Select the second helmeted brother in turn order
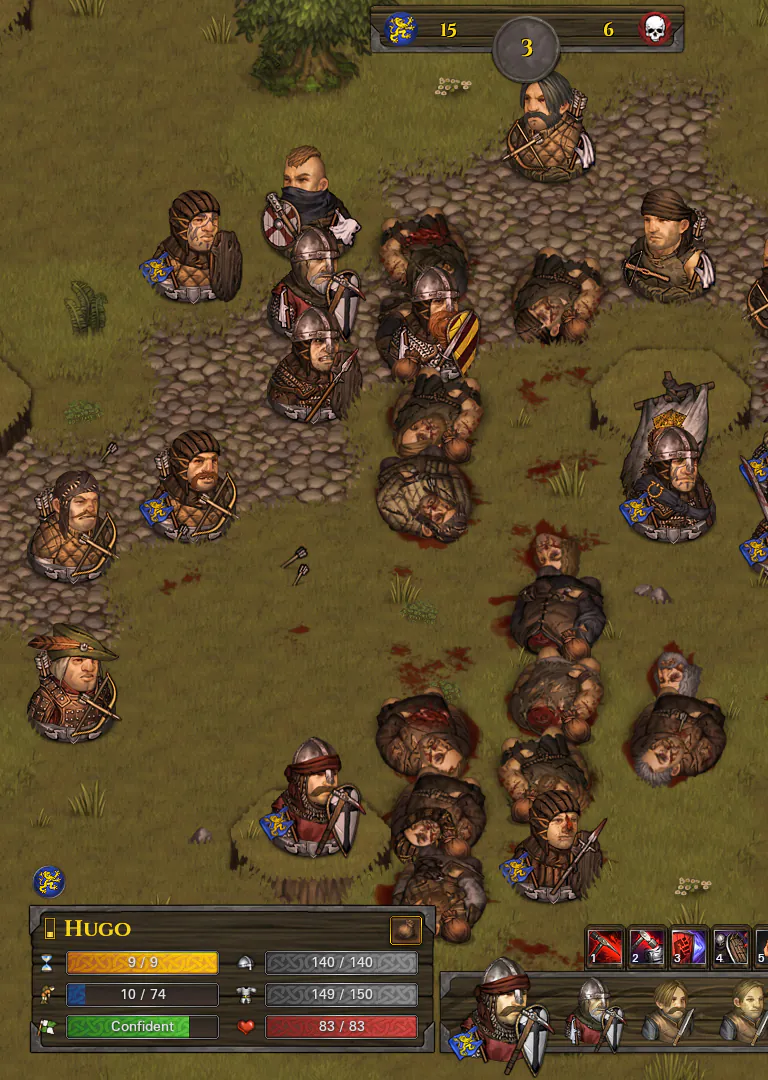The width and height of the screenshot is (768, 1080). click(593, 1012)
